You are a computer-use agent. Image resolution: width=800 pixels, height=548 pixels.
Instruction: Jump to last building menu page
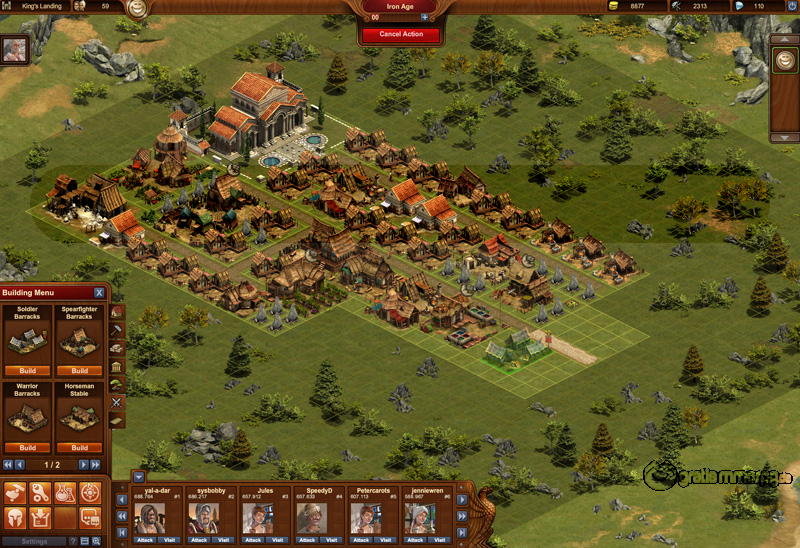pos(96,465)
